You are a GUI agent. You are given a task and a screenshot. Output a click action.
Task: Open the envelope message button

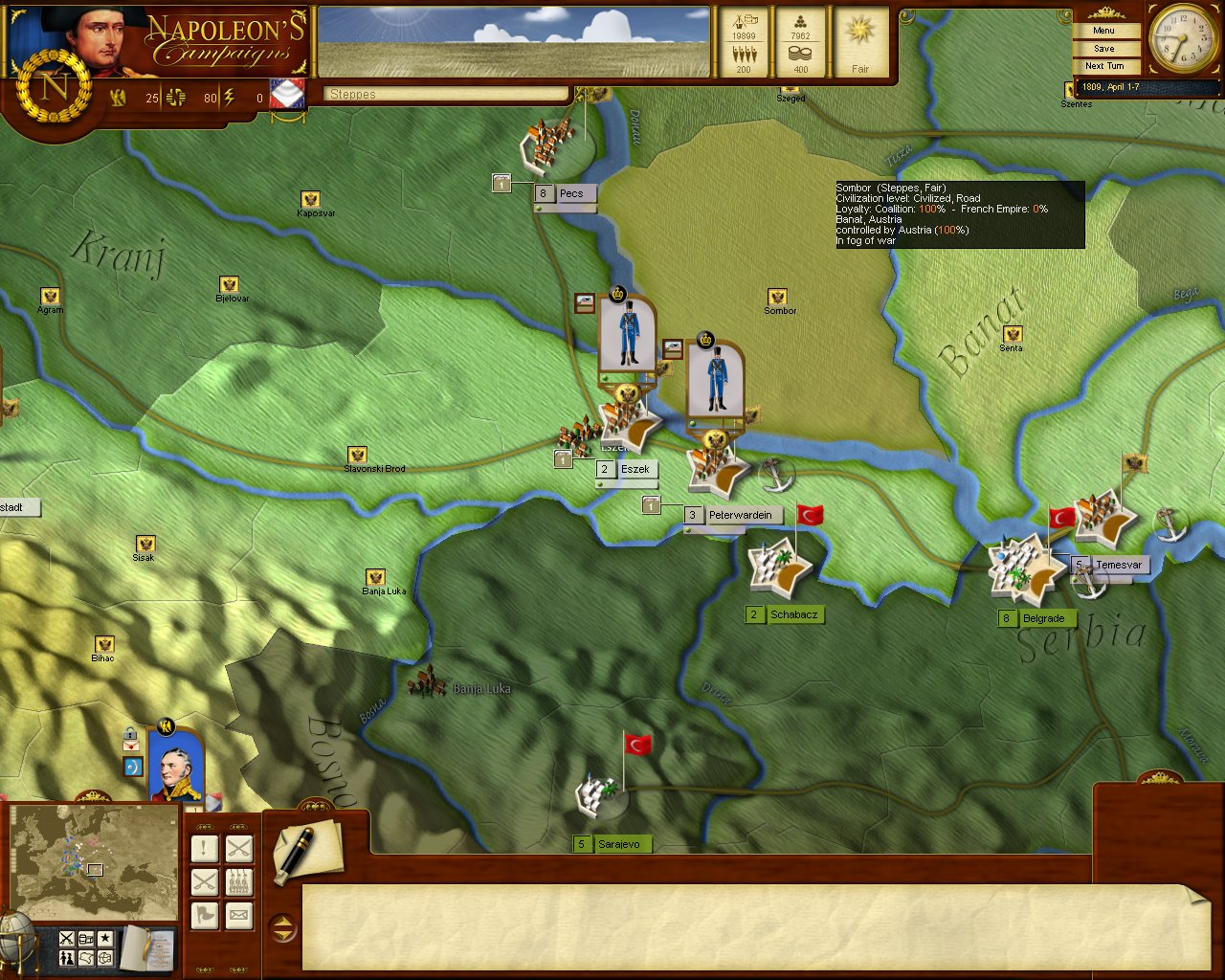pos(239,916)
